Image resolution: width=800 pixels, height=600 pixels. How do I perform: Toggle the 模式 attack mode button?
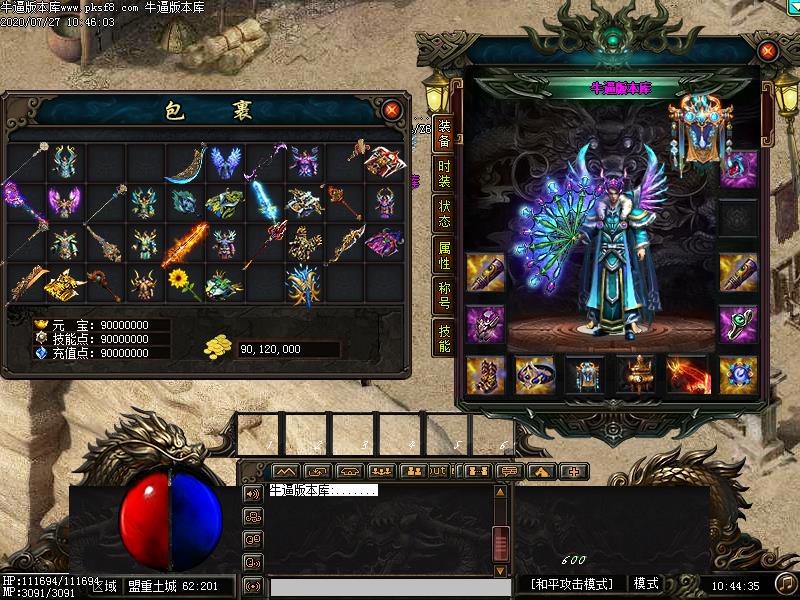pos(646,583)
